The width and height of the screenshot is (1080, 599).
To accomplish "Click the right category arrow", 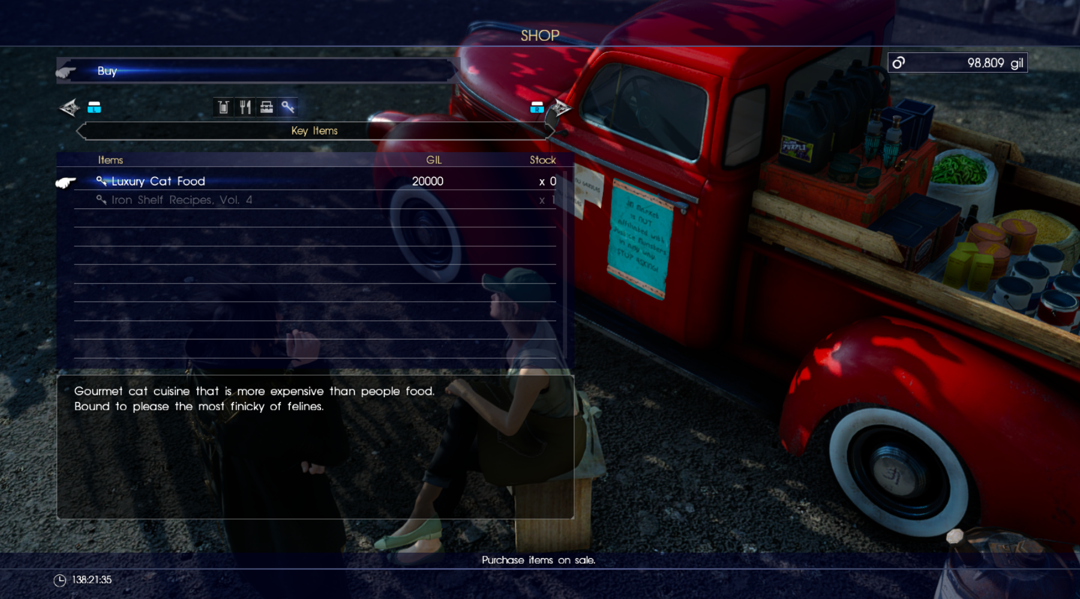I will (562, 107).
